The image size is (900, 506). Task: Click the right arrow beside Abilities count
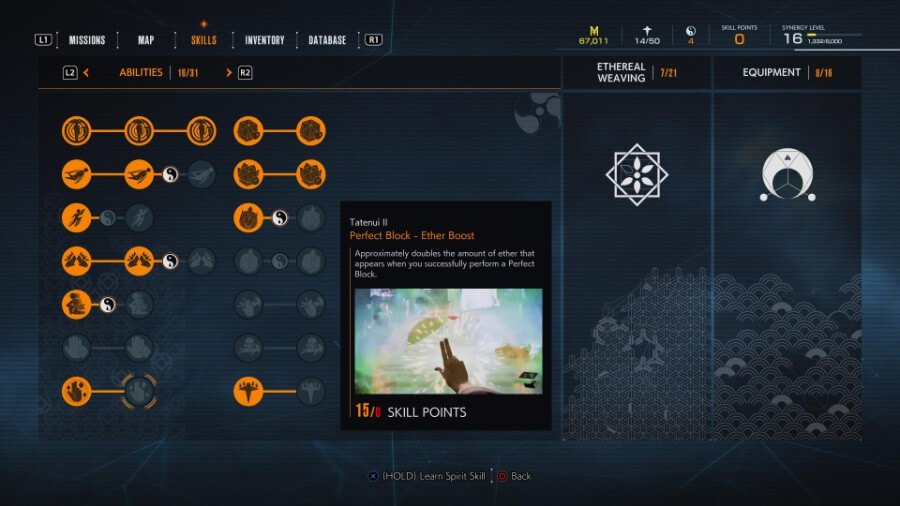tap(229, 72)
